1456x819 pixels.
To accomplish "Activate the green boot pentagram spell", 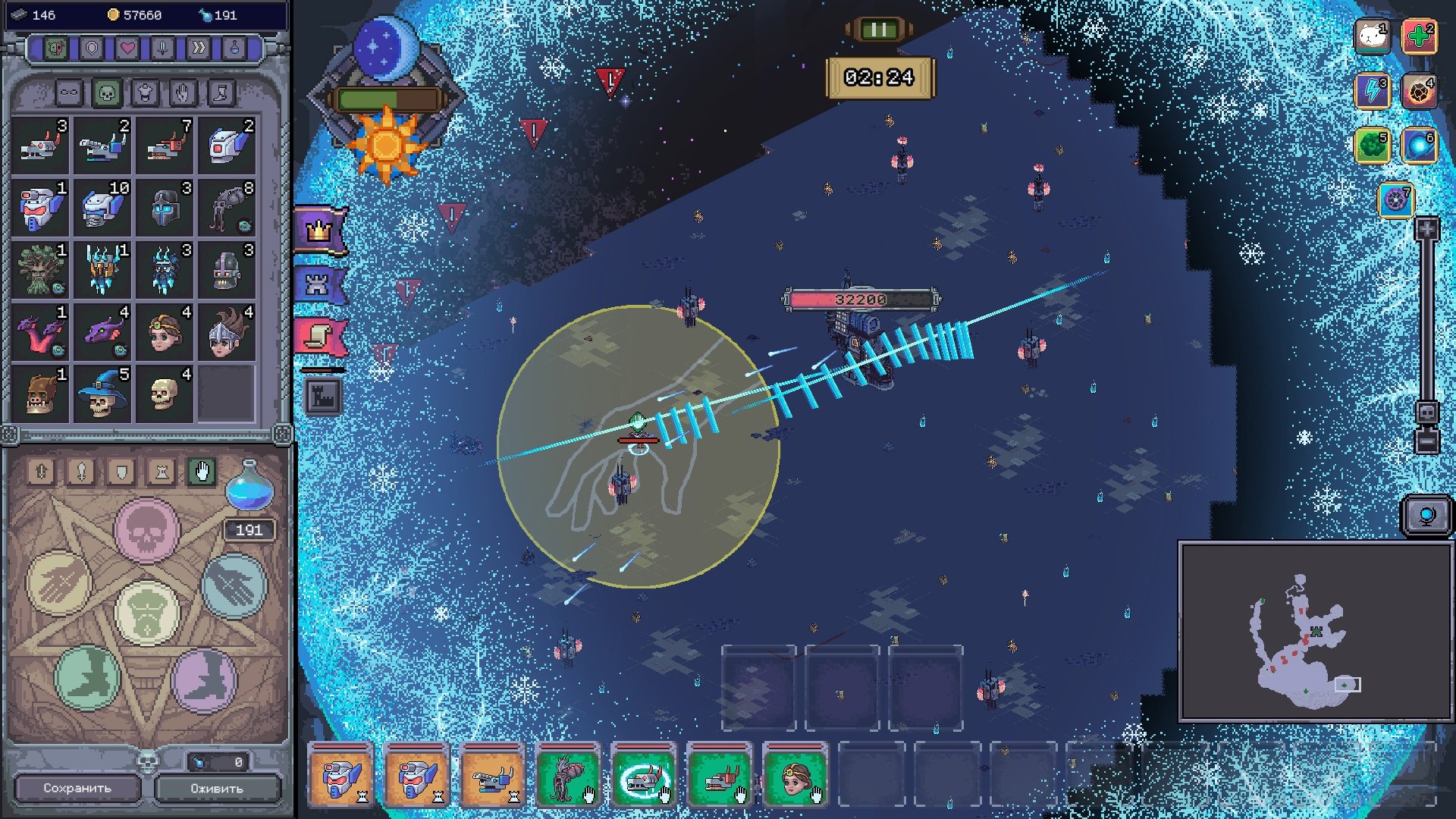I will point(88,676).
